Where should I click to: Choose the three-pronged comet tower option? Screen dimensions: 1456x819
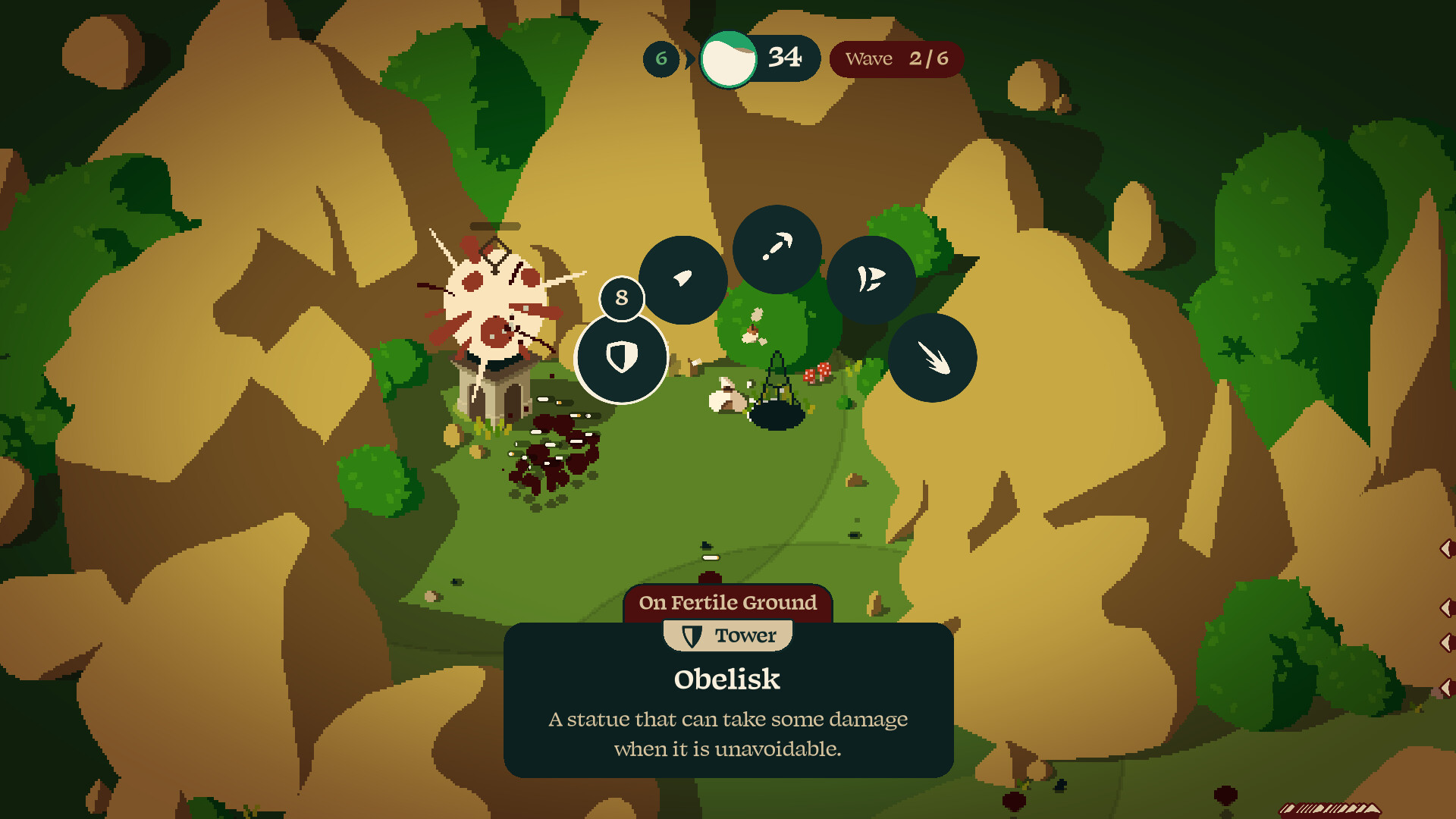[932, 358]
